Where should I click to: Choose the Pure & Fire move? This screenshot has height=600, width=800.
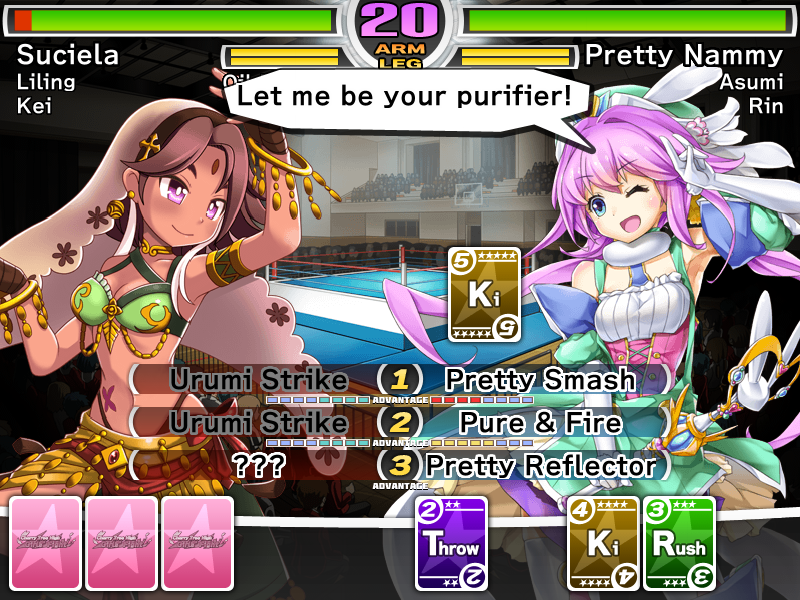click(x=540, y=423)
